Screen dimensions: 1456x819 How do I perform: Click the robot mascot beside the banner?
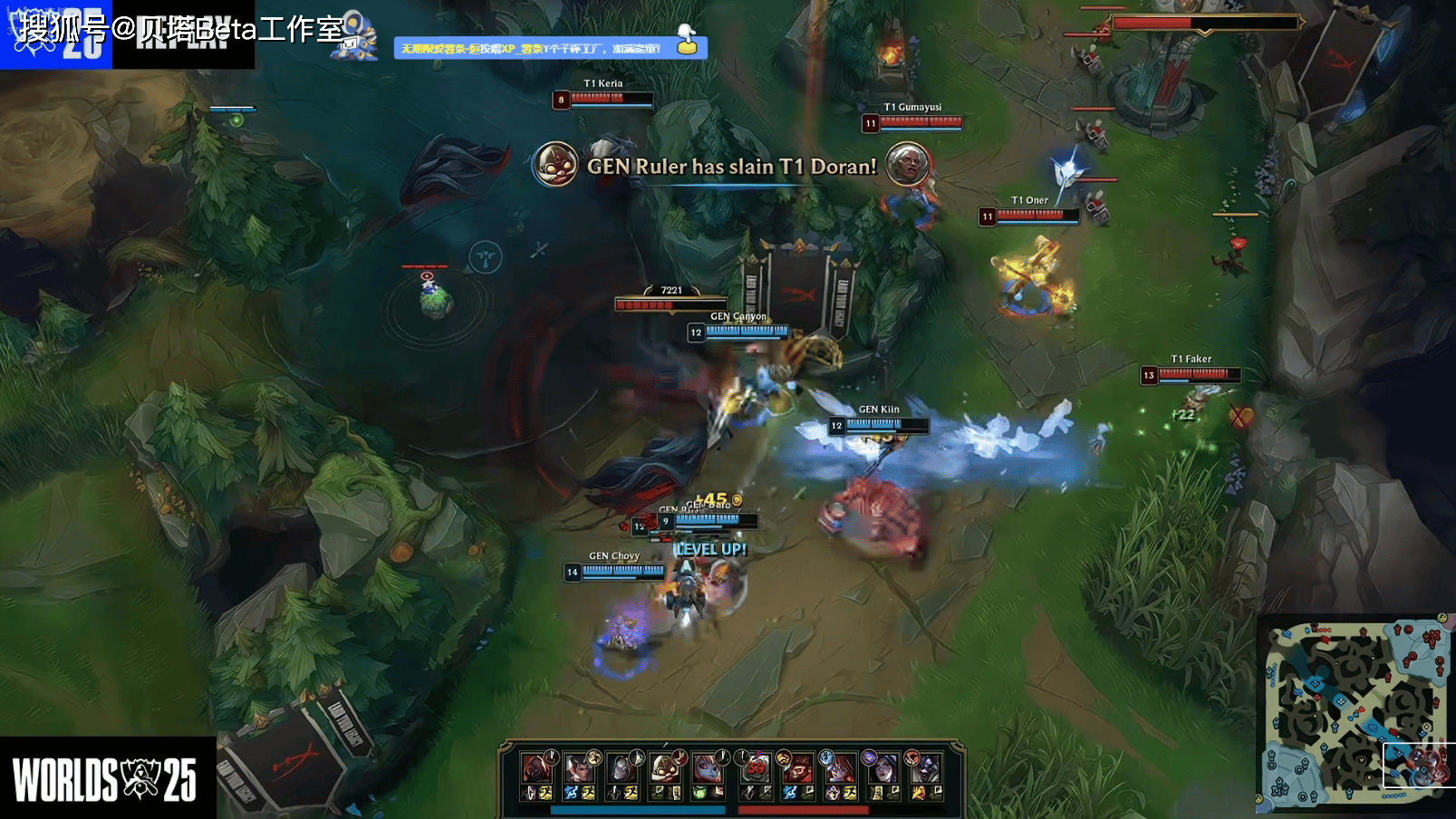[x=356, y=38]
